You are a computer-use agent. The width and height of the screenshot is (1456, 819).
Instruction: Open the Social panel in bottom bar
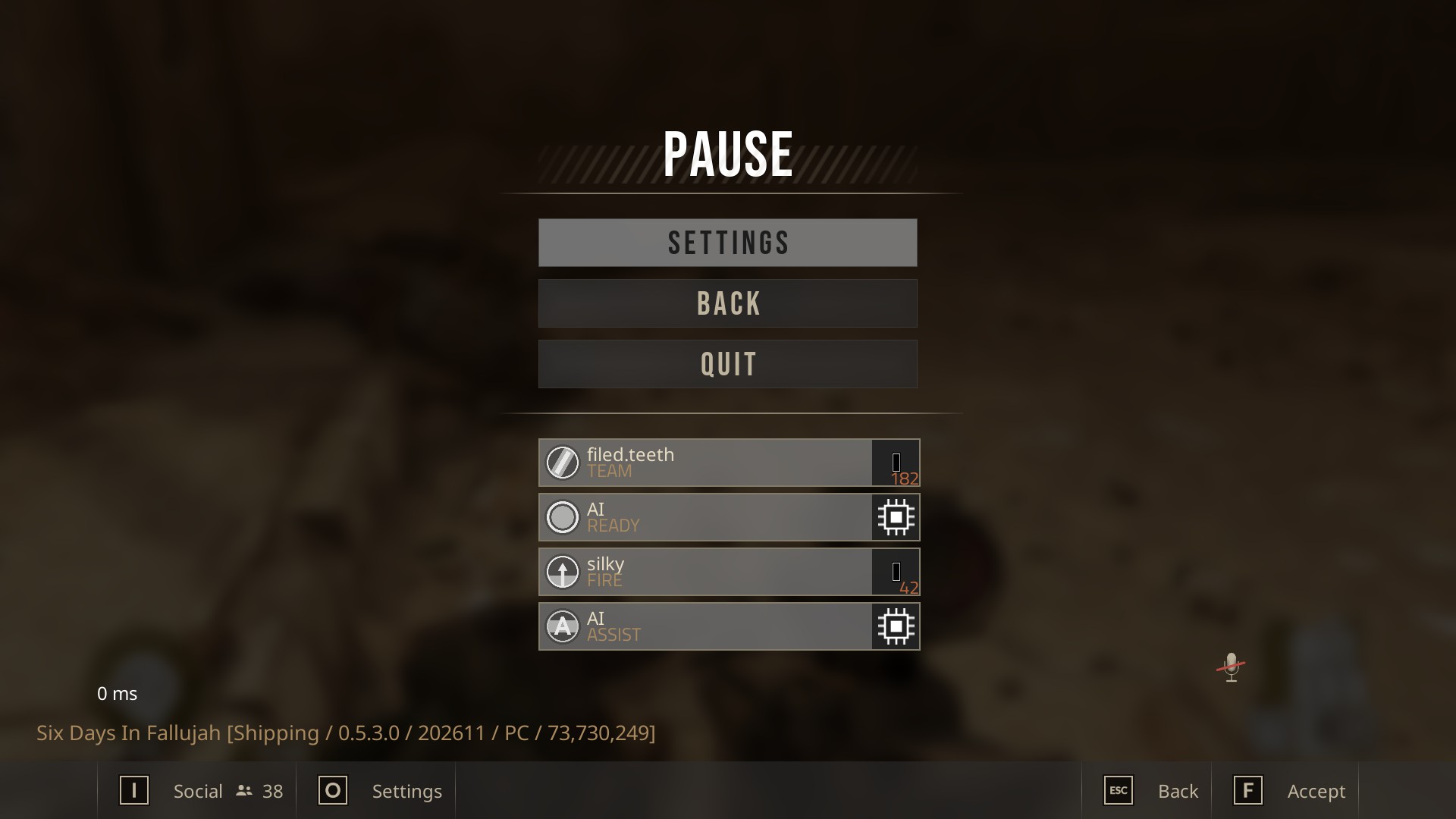click(199, 791)
